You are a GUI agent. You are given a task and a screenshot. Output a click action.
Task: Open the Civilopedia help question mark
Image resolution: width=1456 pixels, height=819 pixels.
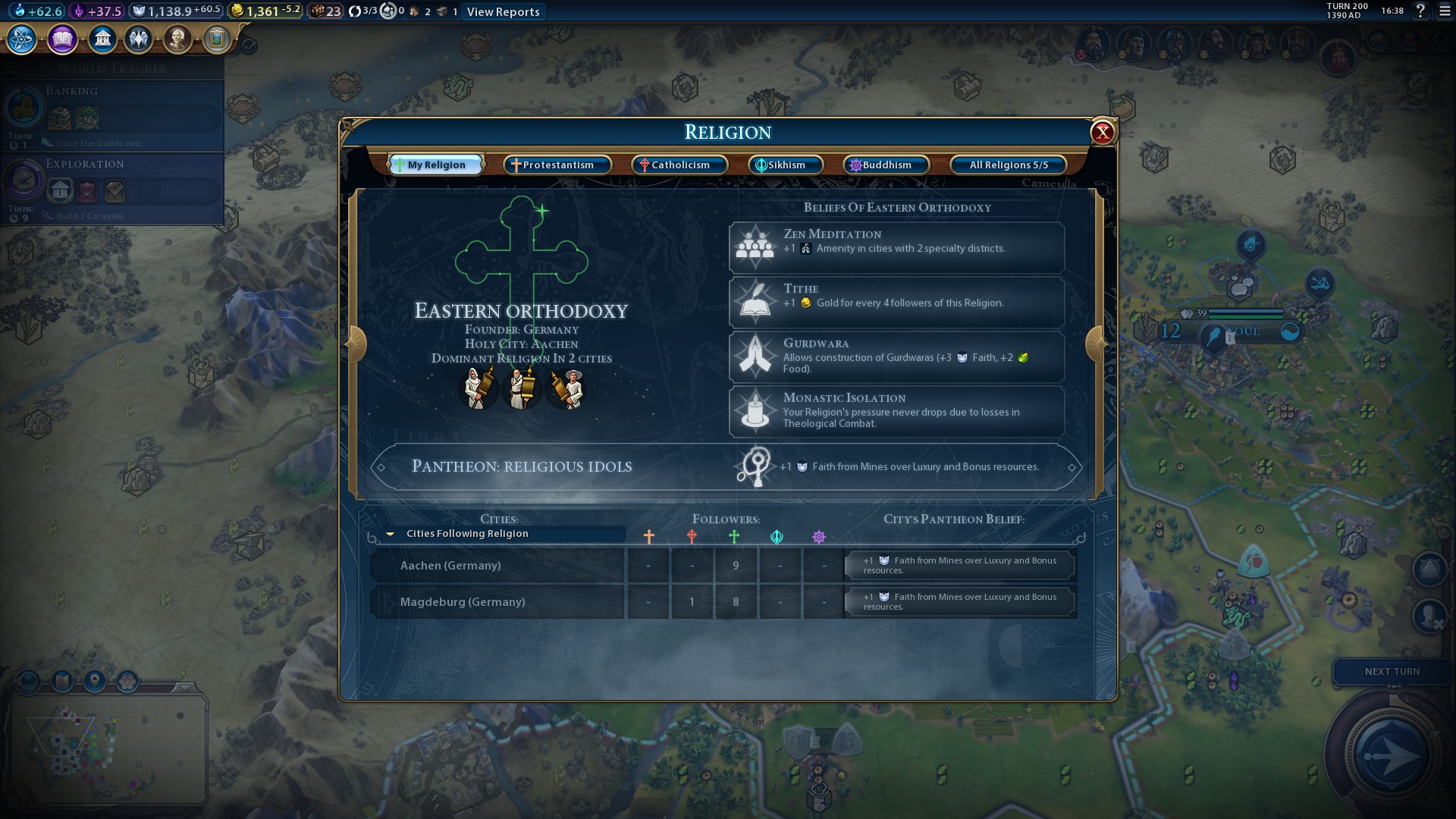coord(1420,11)
